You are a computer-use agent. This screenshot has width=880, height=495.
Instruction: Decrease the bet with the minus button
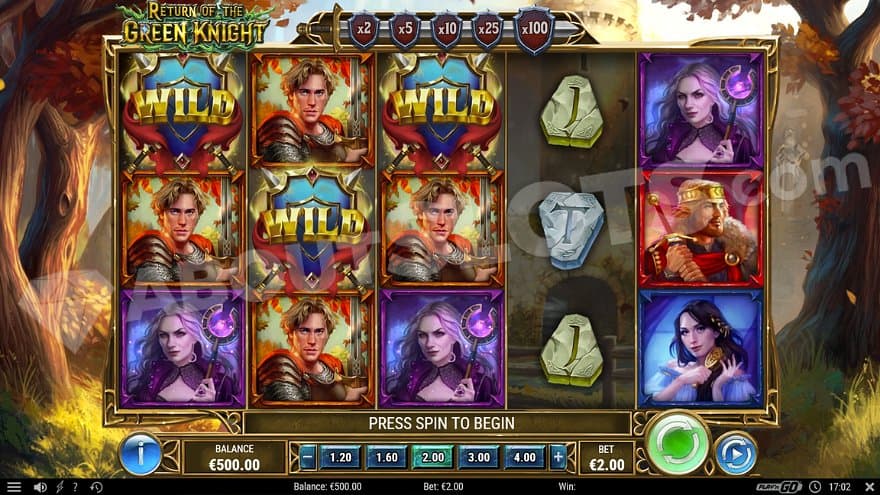tap(308, 457)
